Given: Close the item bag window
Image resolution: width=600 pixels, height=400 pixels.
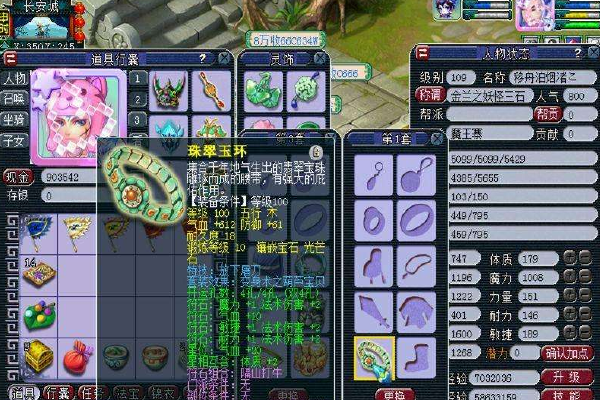Looking at the screenshot, I should [x=223, y=58].
